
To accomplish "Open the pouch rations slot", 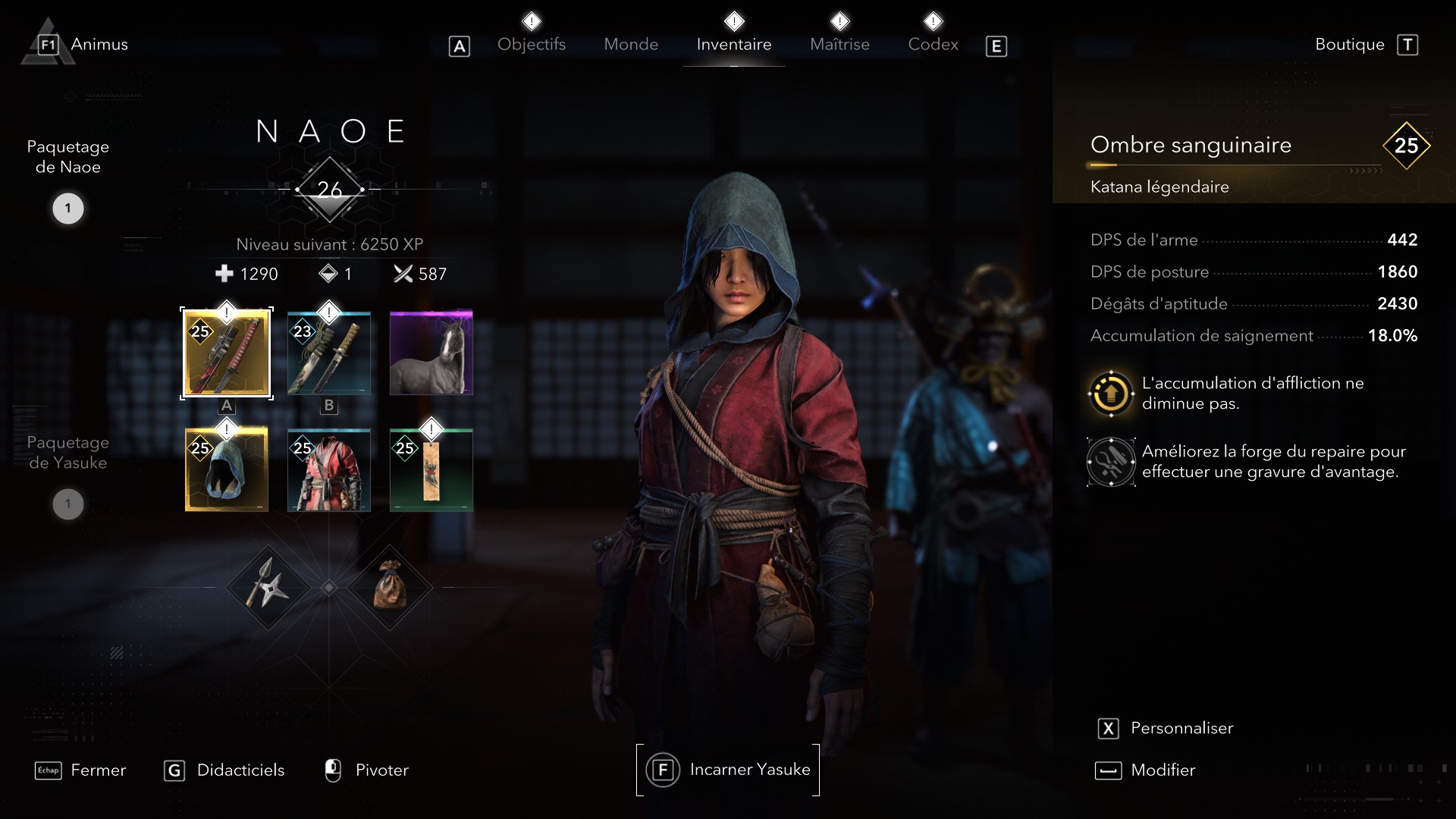I will (x=390, y=587).
